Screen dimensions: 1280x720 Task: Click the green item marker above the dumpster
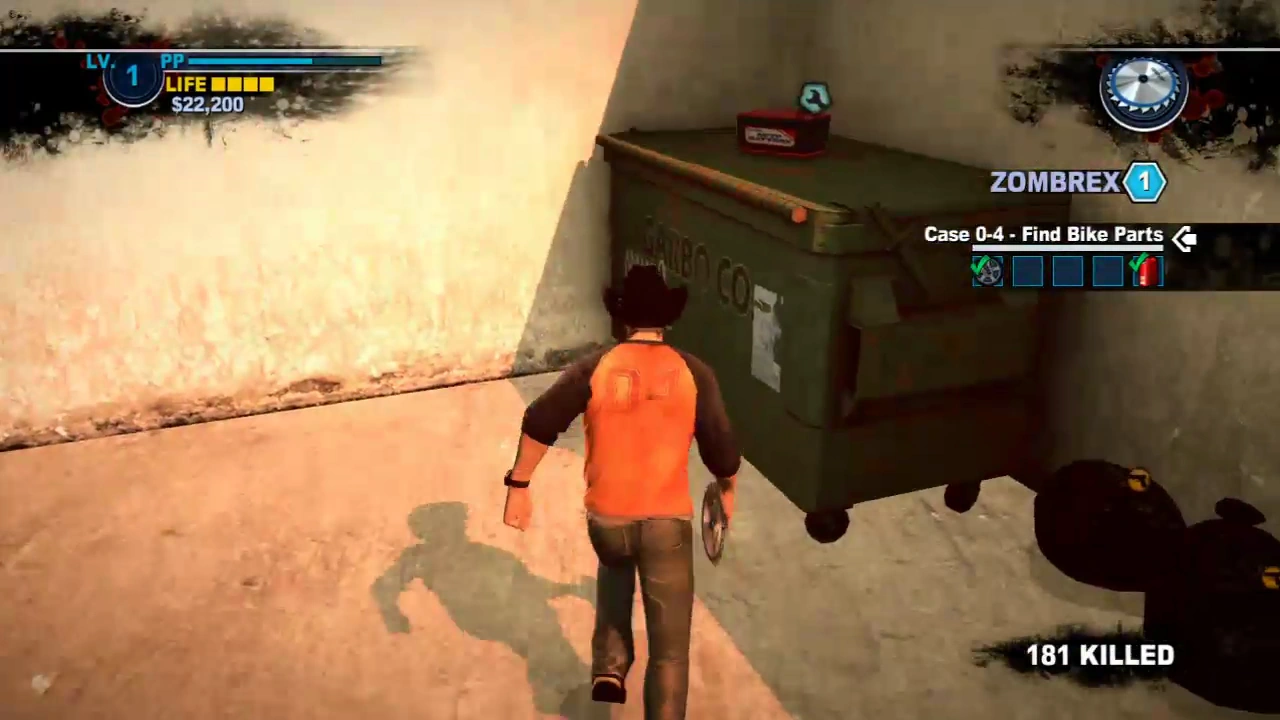coord(815,97)
